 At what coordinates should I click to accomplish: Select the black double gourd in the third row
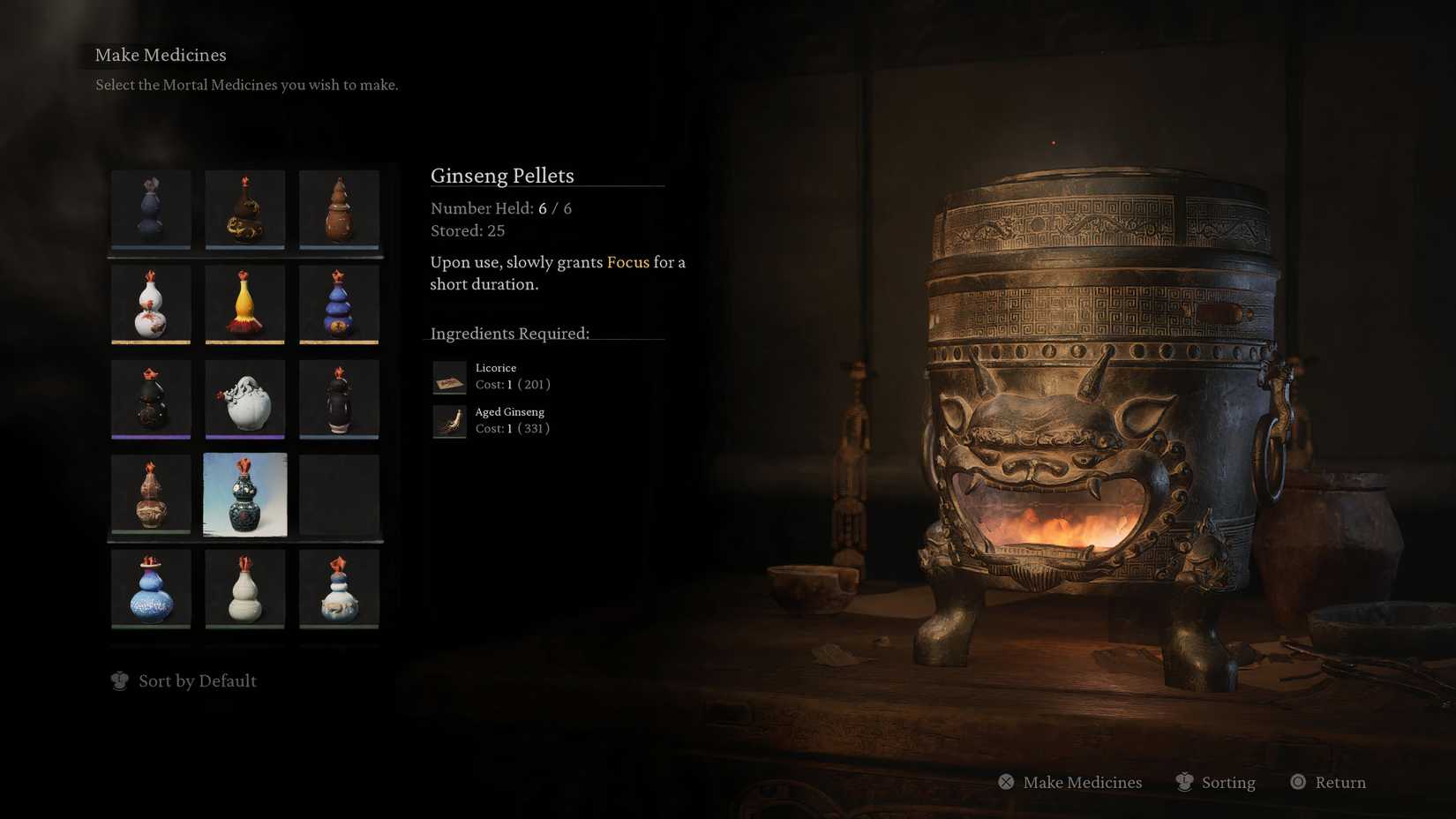(150, 400)
